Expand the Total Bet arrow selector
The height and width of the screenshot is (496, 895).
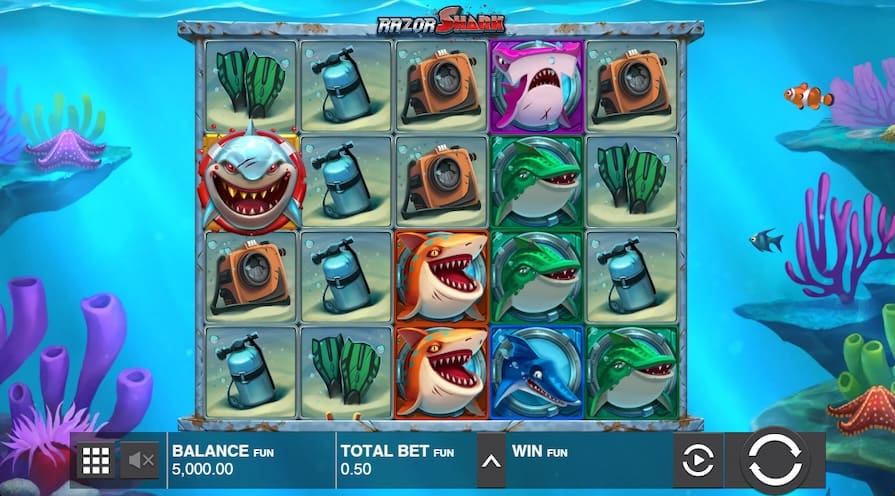click(490, 461)
